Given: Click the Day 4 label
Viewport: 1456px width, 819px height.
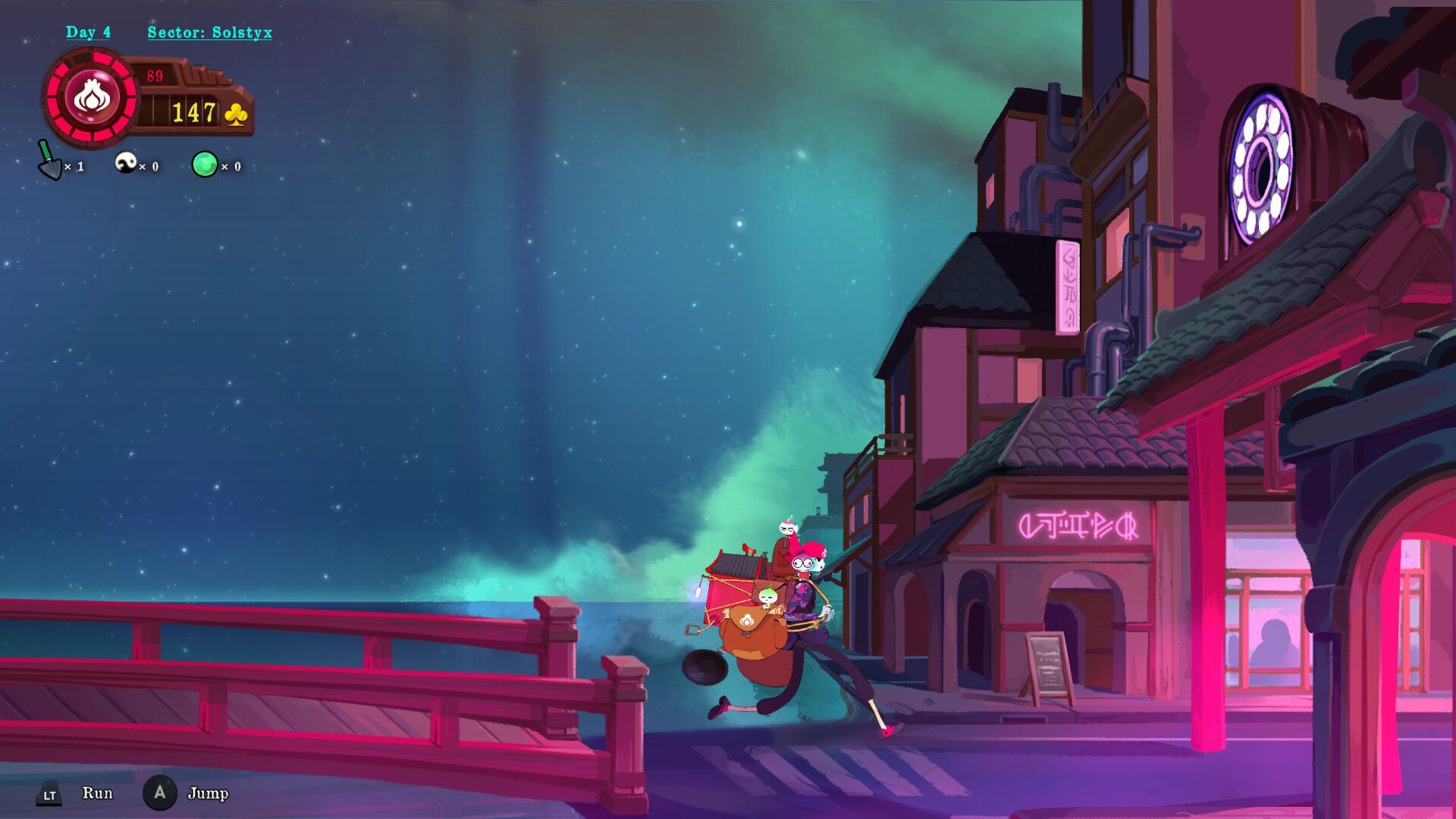Looking at the screenshot, I should [89, 32].
